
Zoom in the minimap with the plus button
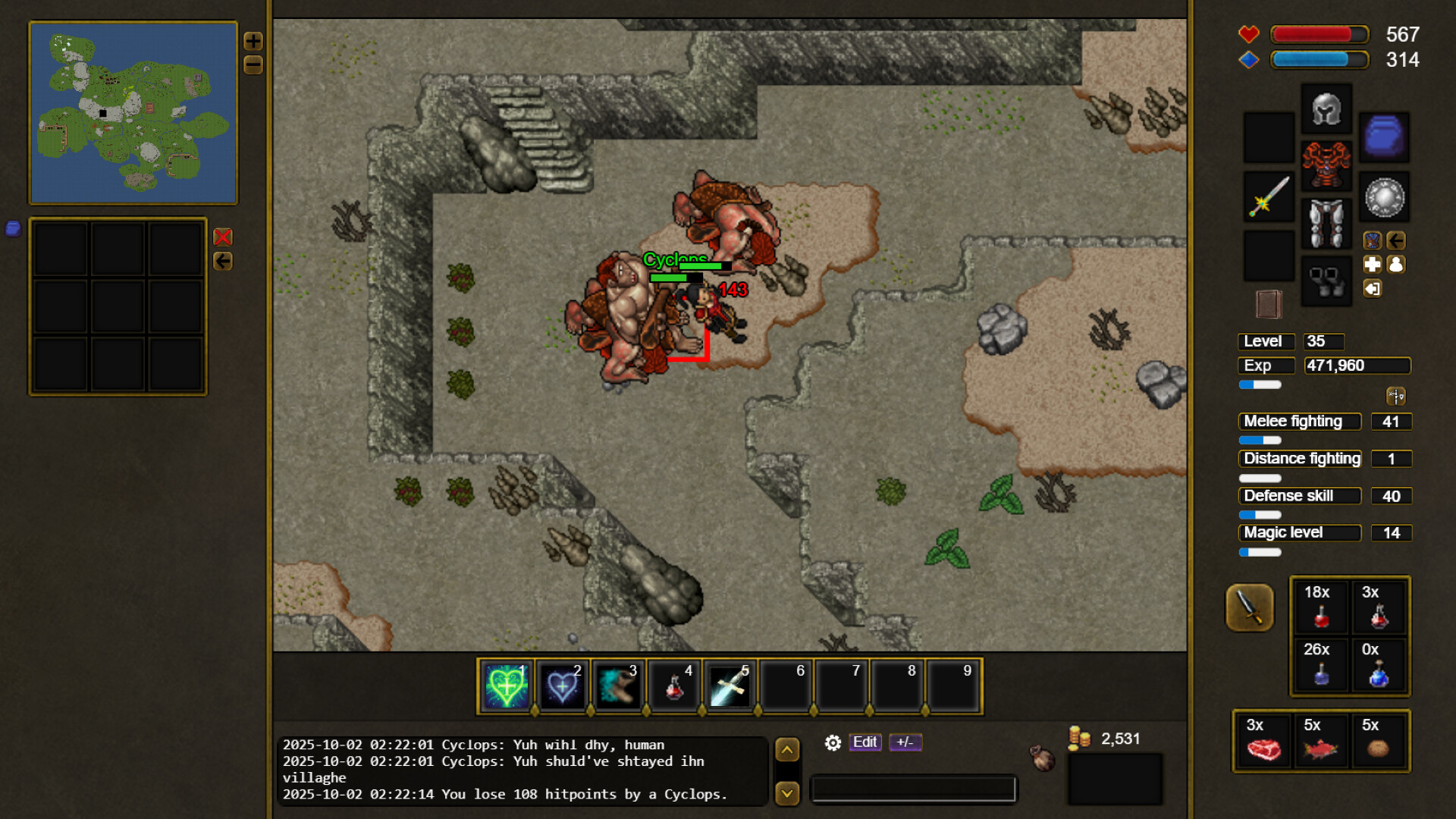click(x=253, y=41)
